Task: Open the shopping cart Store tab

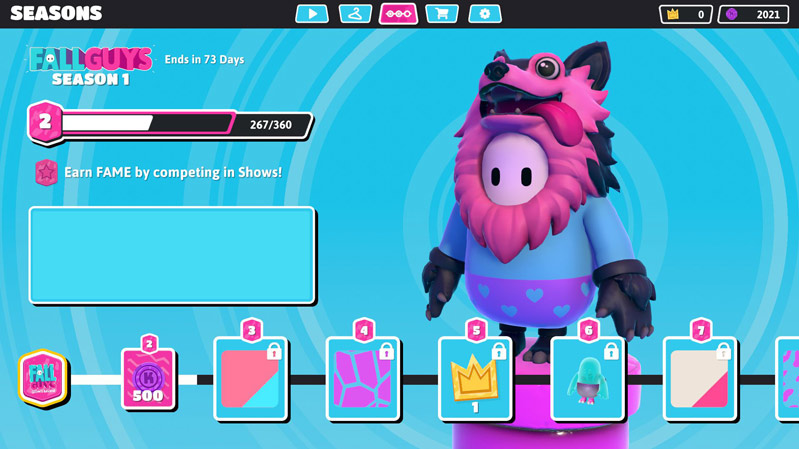Action: 441,14
